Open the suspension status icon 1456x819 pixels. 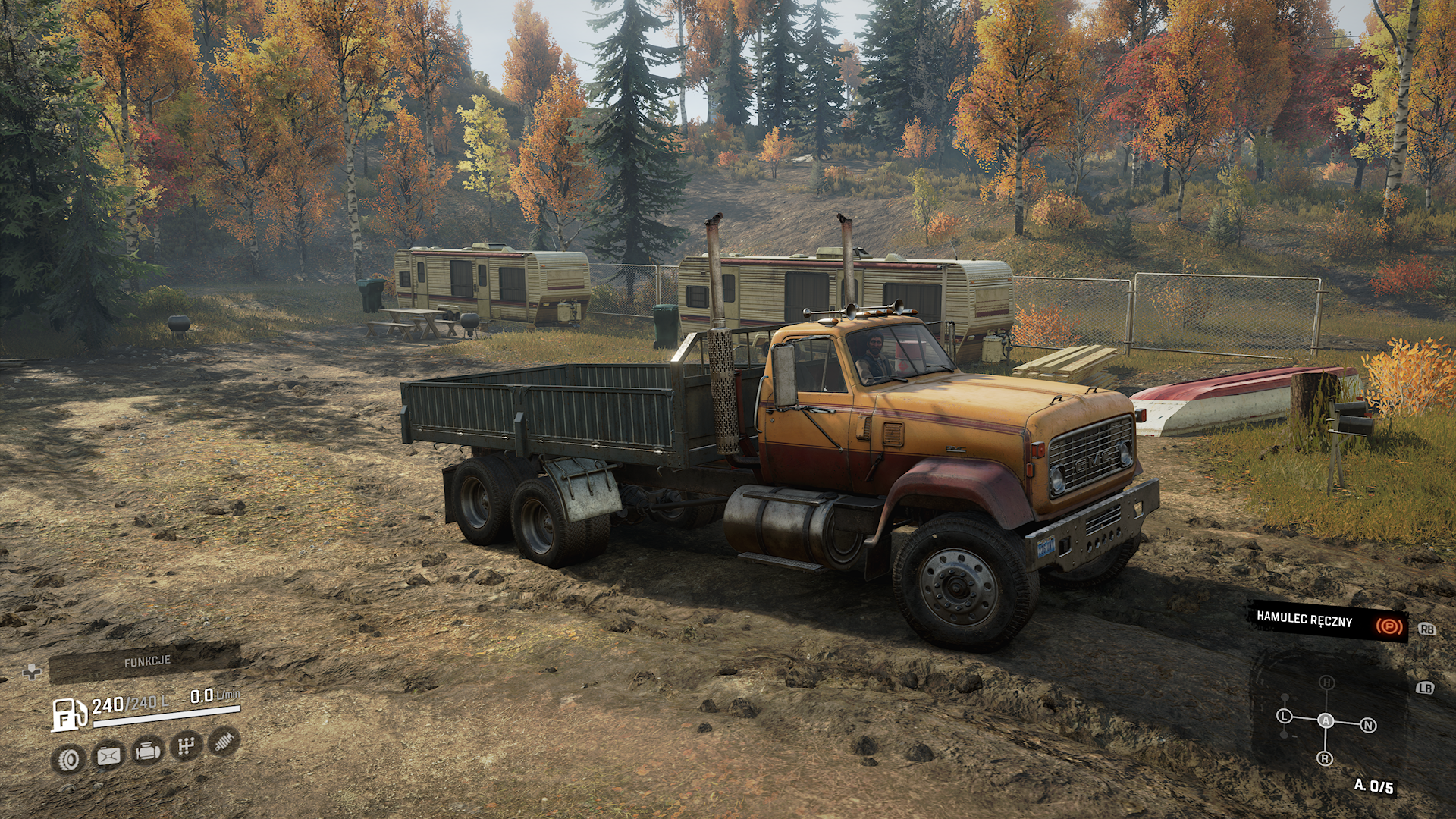tap(224, 741)
